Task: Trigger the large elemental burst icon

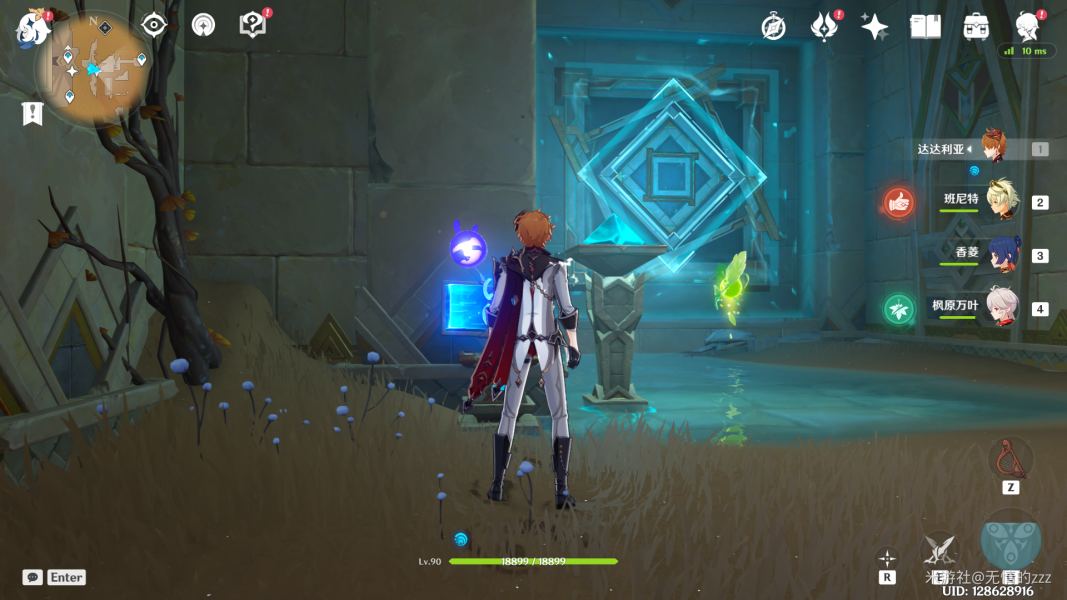Action: 1011,540
